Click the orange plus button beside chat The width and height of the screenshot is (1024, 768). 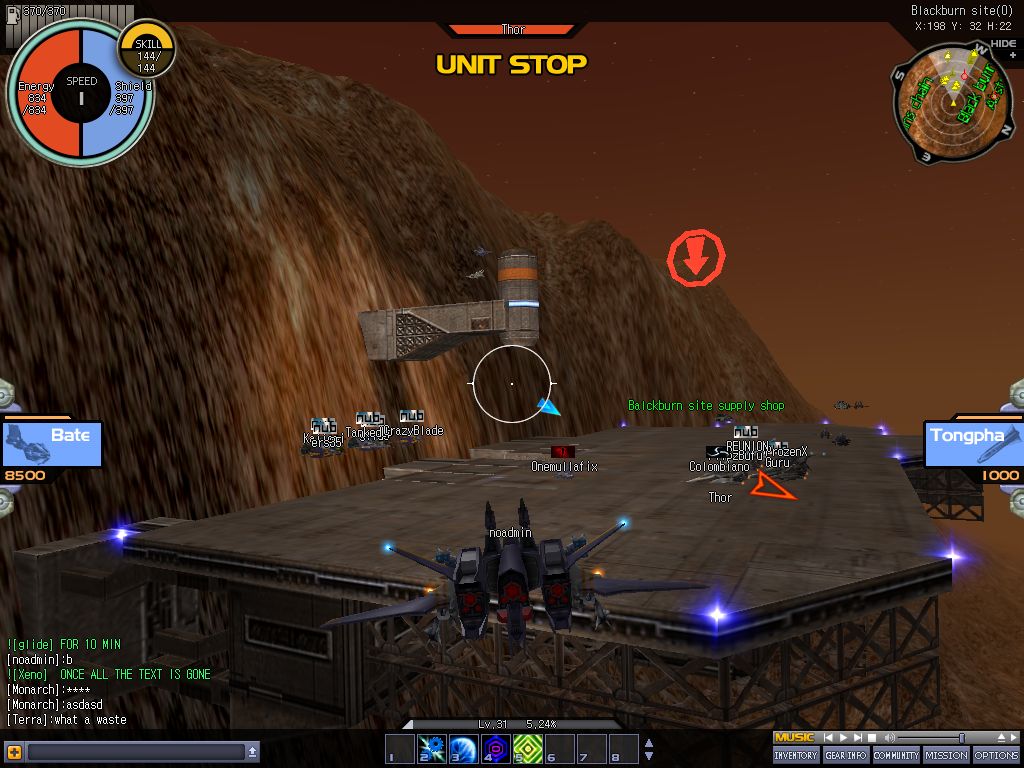pos(14,751)
